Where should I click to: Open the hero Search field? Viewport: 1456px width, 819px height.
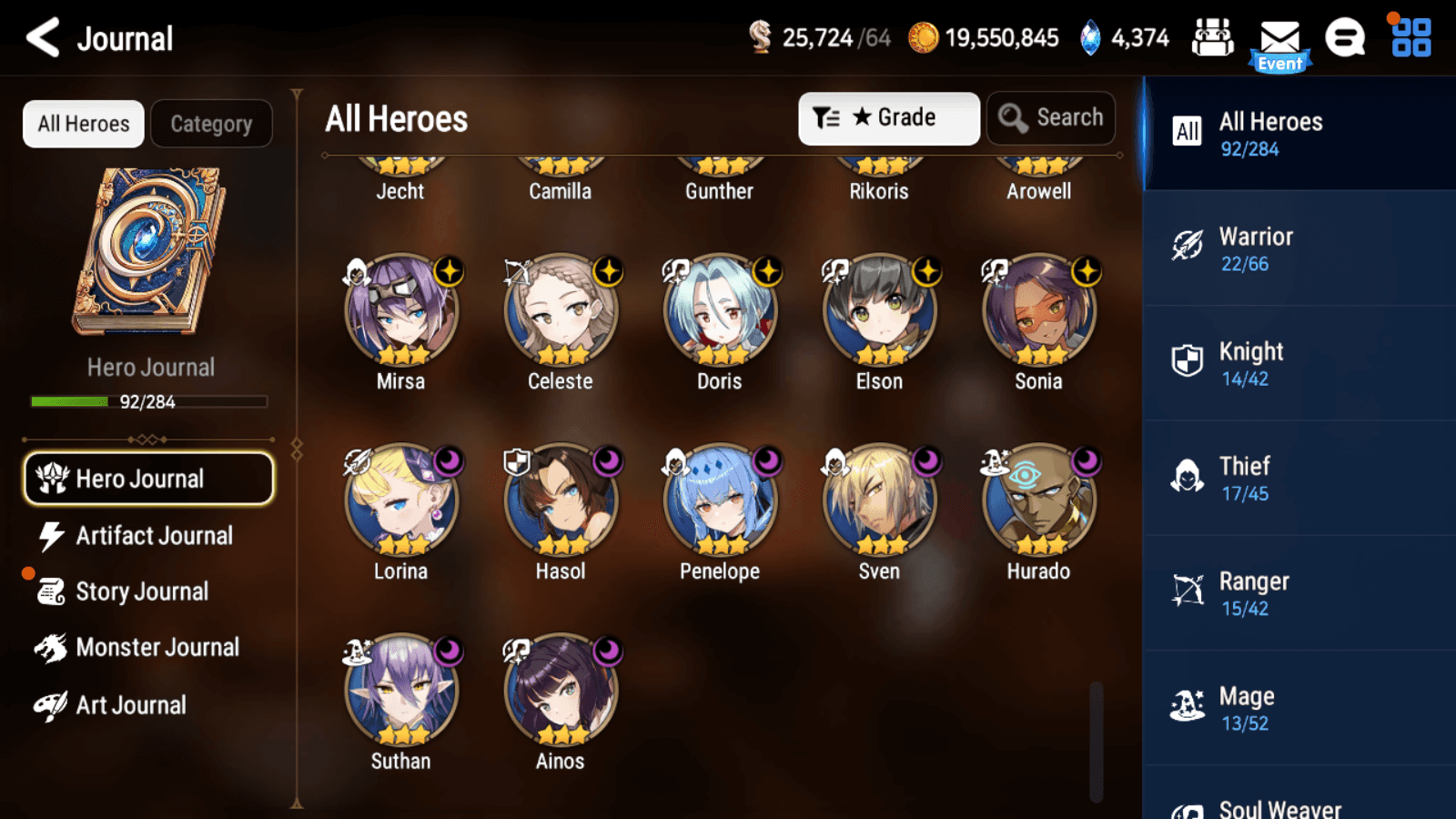pyautogui.click(x=1051, y=118)
